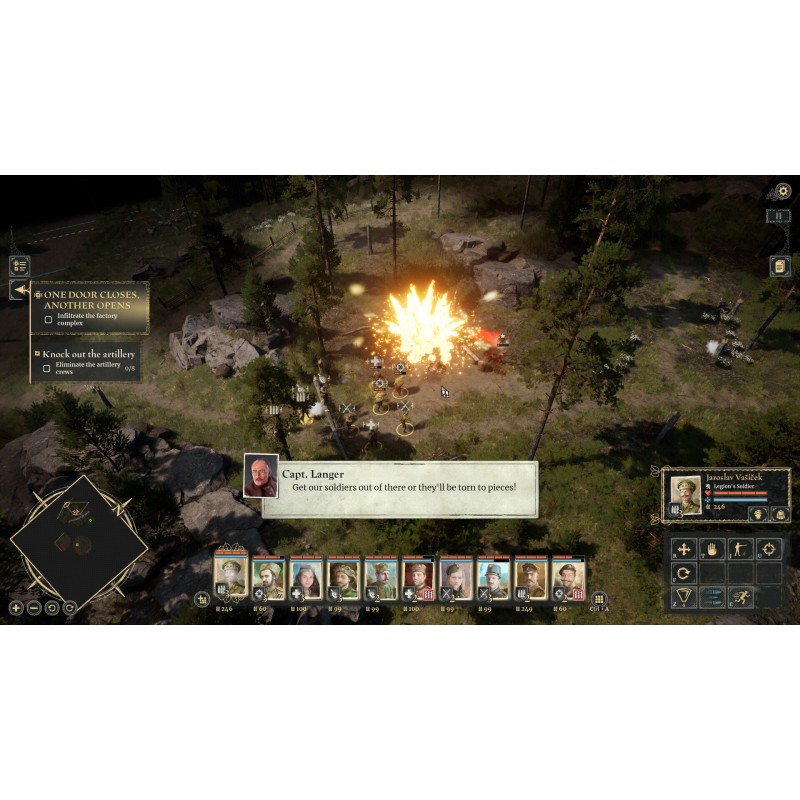Activate the crosshair target command
Viewport: 800px width, 800px height.
point(769,548)
